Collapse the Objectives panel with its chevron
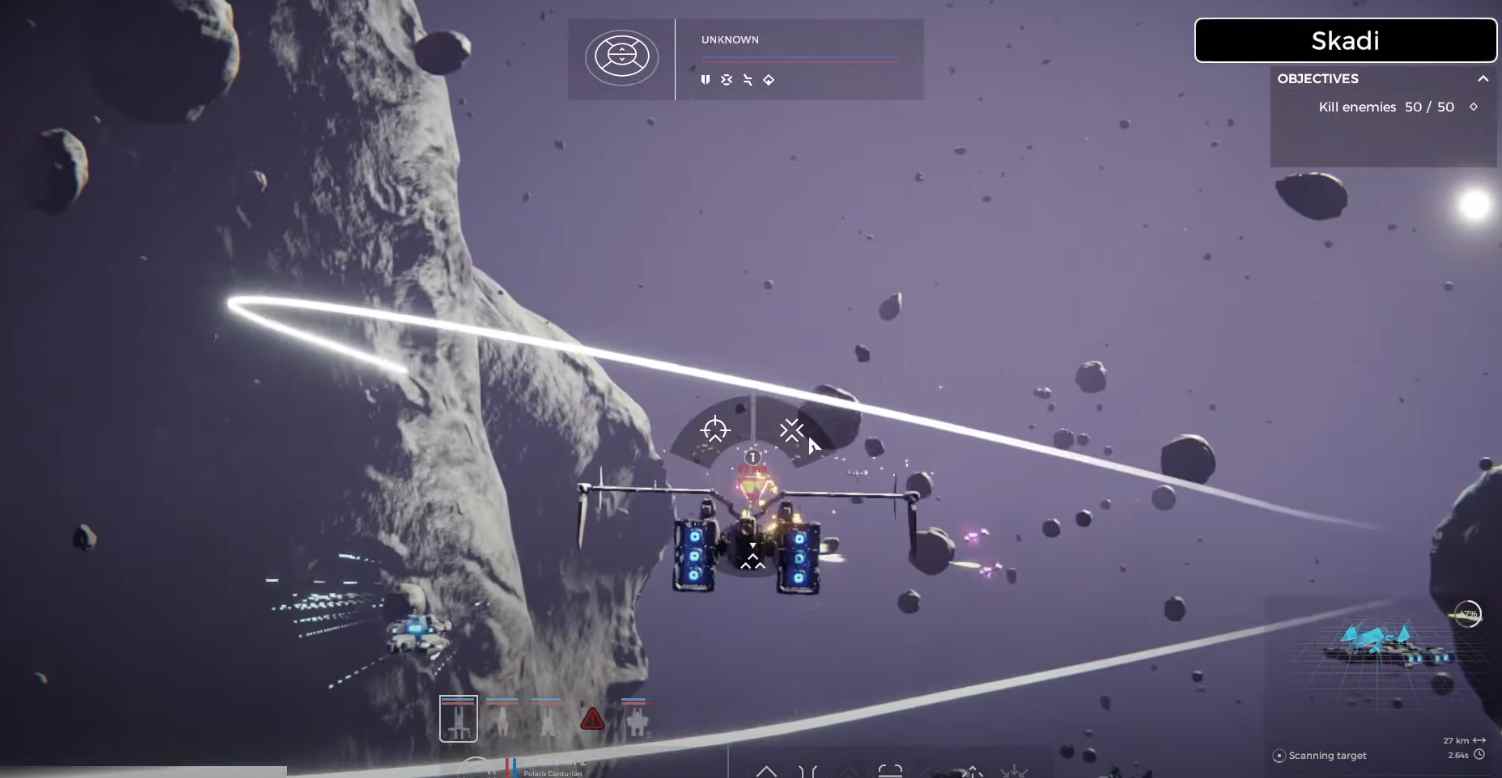The width and height of the screenshot is (1502, 778). point(1483,79)
